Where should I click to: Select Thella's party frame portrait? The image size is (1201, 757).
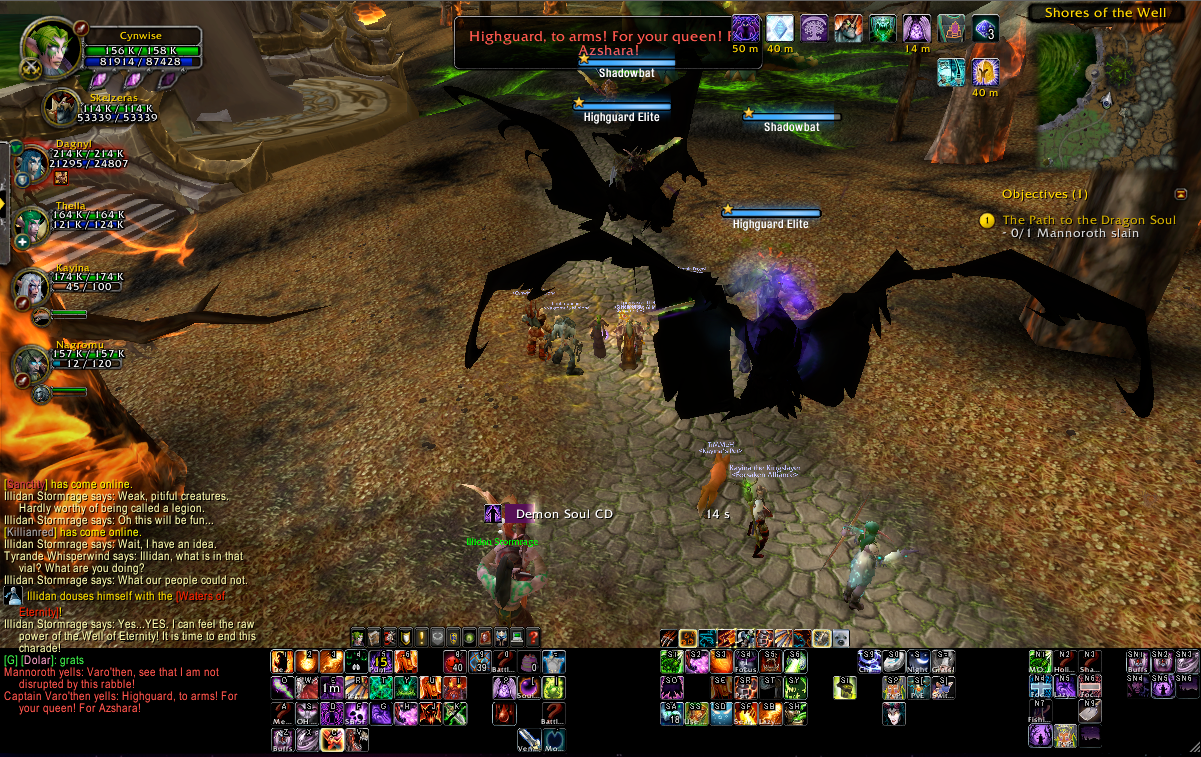[x=31, y=225]
